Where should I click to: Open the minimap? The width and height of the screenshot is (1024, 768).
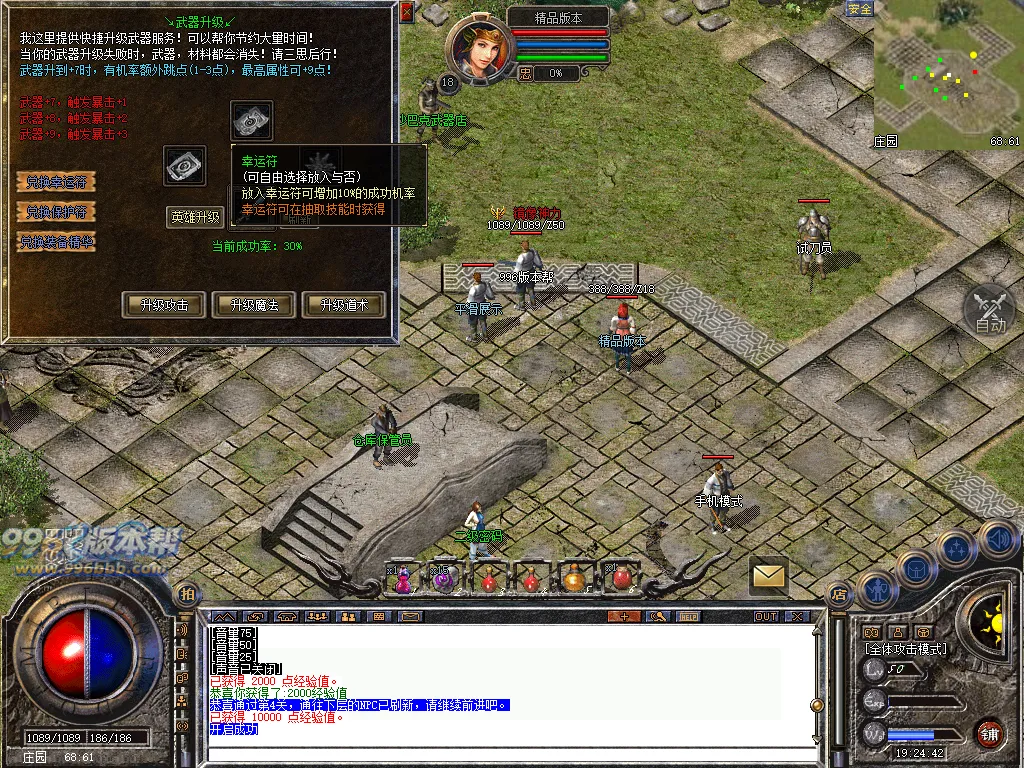coord(947,75)
